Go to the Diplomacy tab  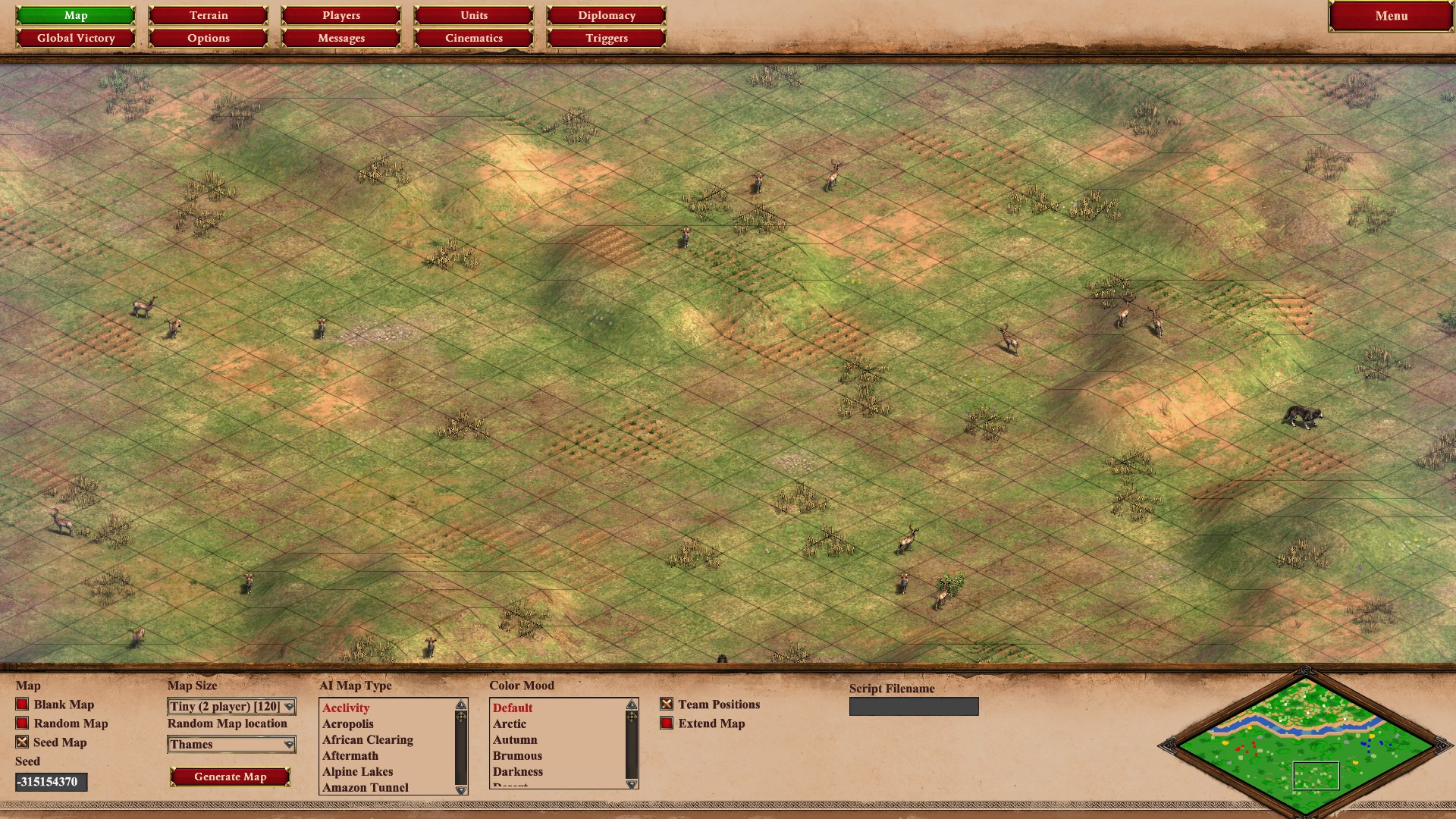(x=607, y=15)
